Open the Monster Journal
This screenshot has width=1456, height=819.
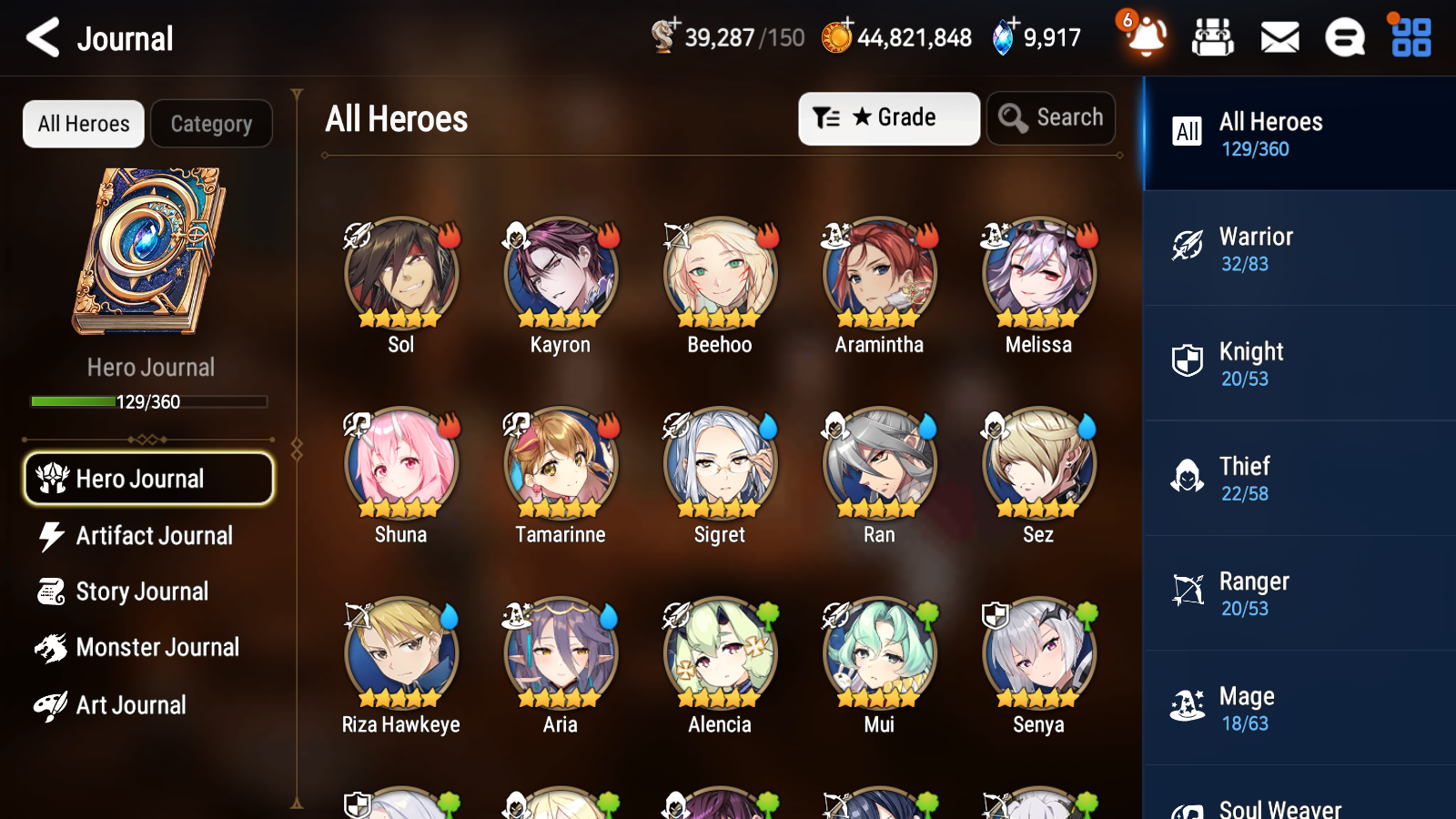pos(148,647)
